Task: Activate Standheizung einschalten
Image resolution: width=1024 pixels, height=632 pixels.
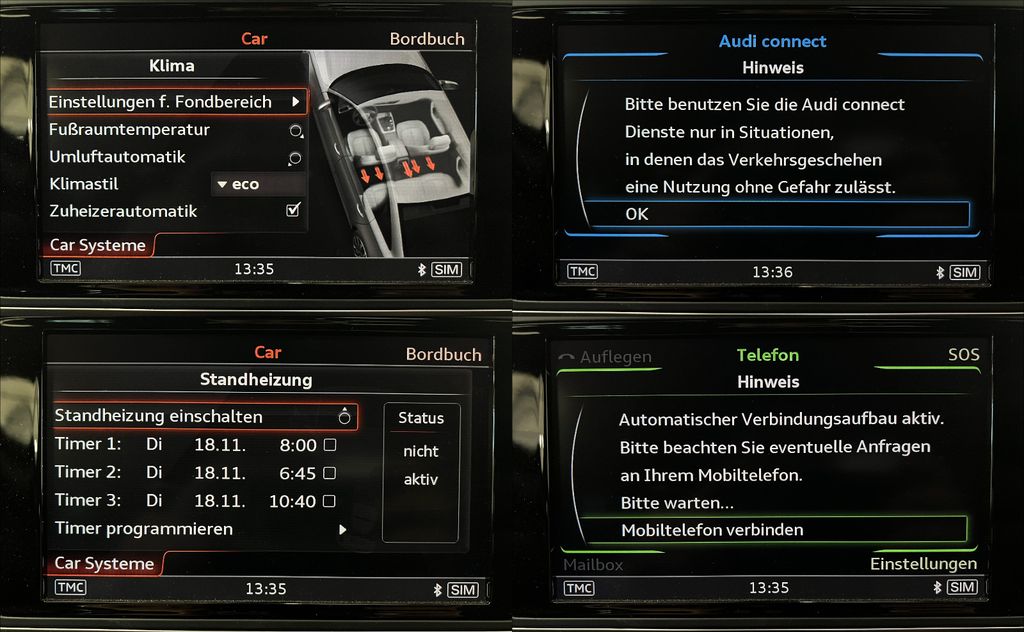Action: [x=205, y=416]
